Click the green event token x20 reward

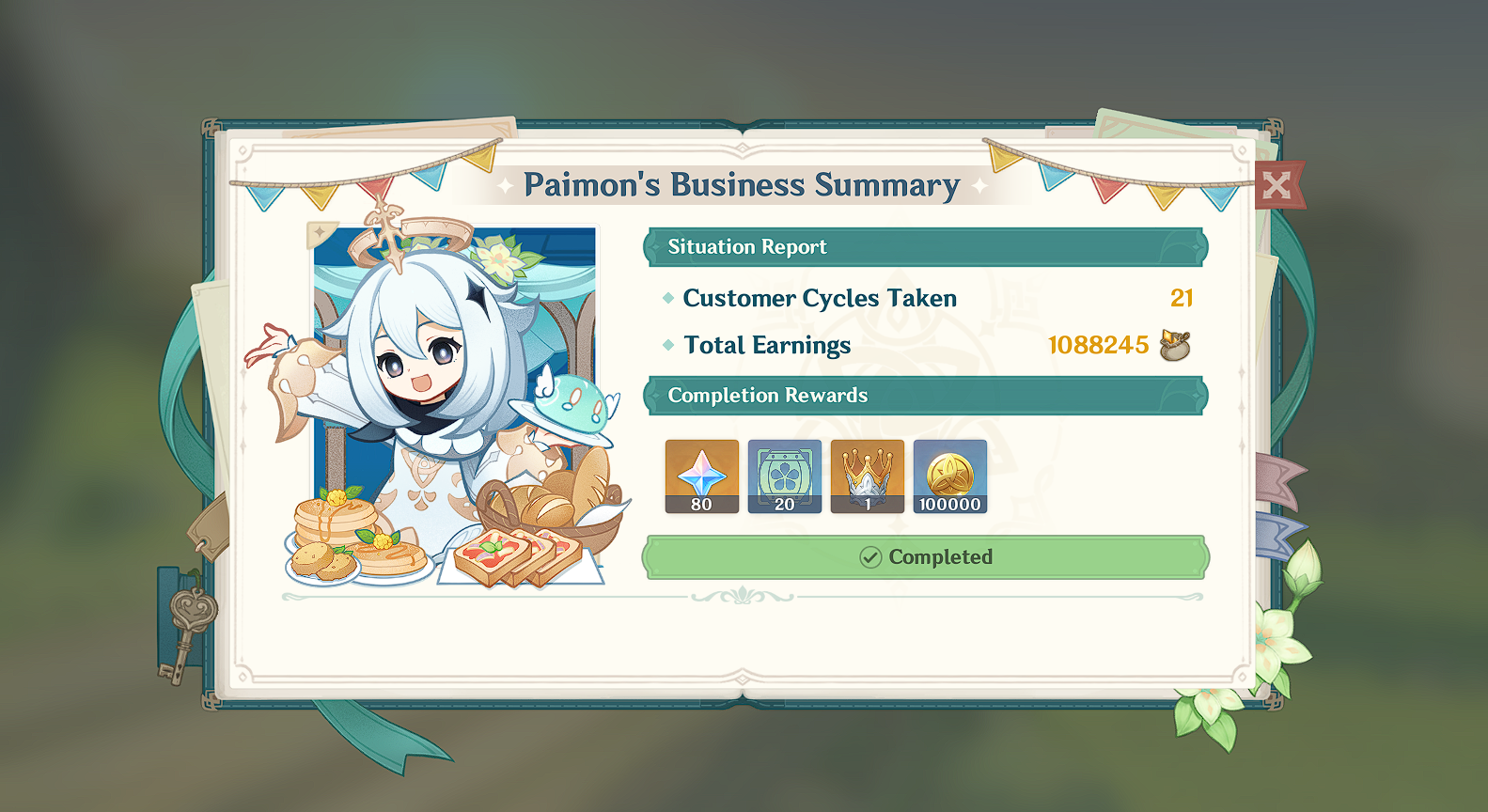784,476
